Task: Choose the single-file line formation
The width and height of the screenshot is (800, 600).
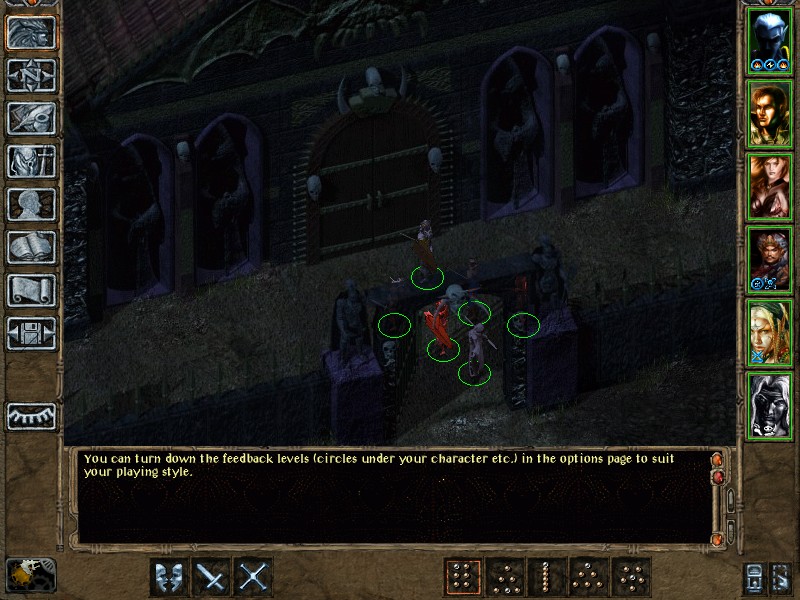Action: 546,577
